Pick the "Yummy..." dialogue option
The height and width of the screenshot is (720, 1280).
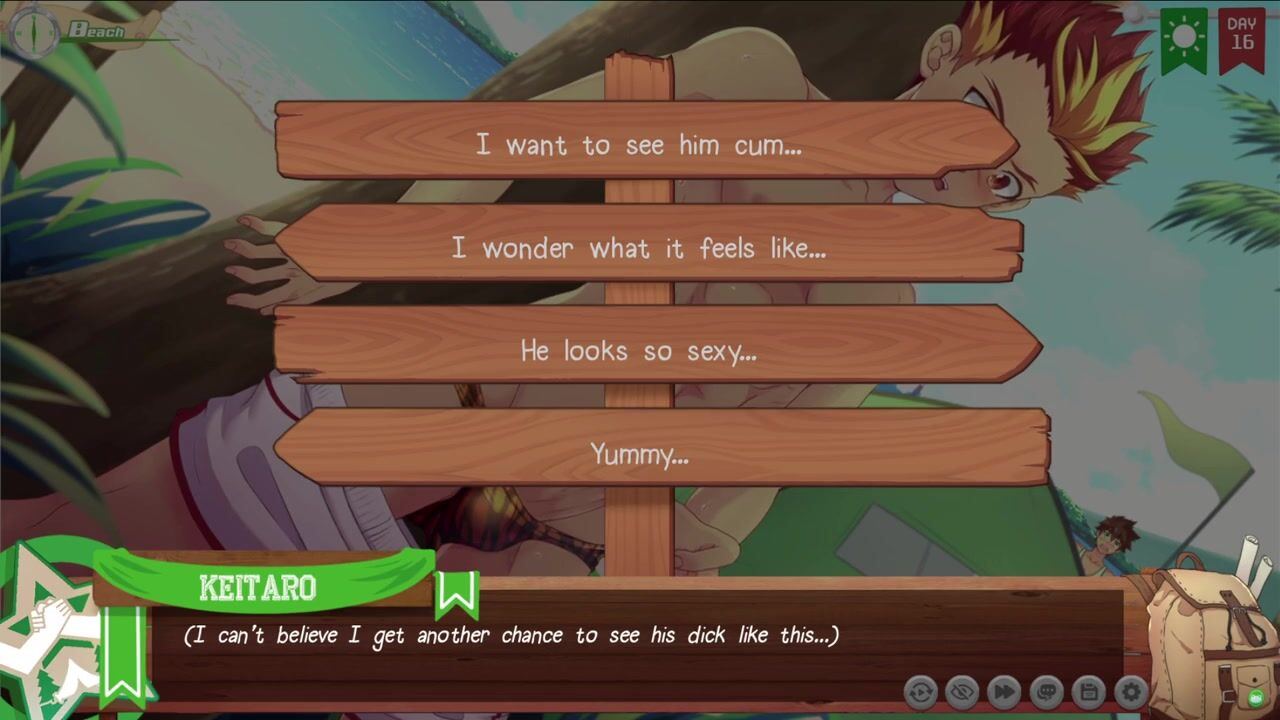pos(640,455)
